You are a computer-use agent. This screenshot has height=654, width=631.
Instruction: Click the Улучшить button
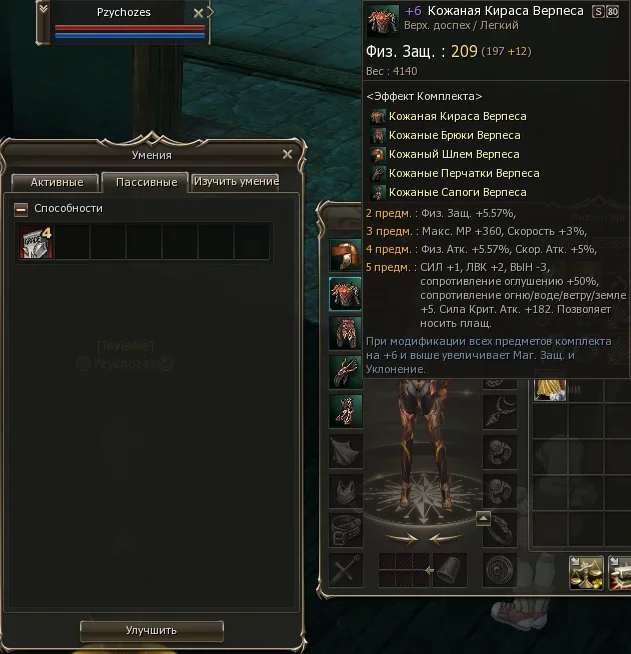pyautogui.click(x=151, y=630)
